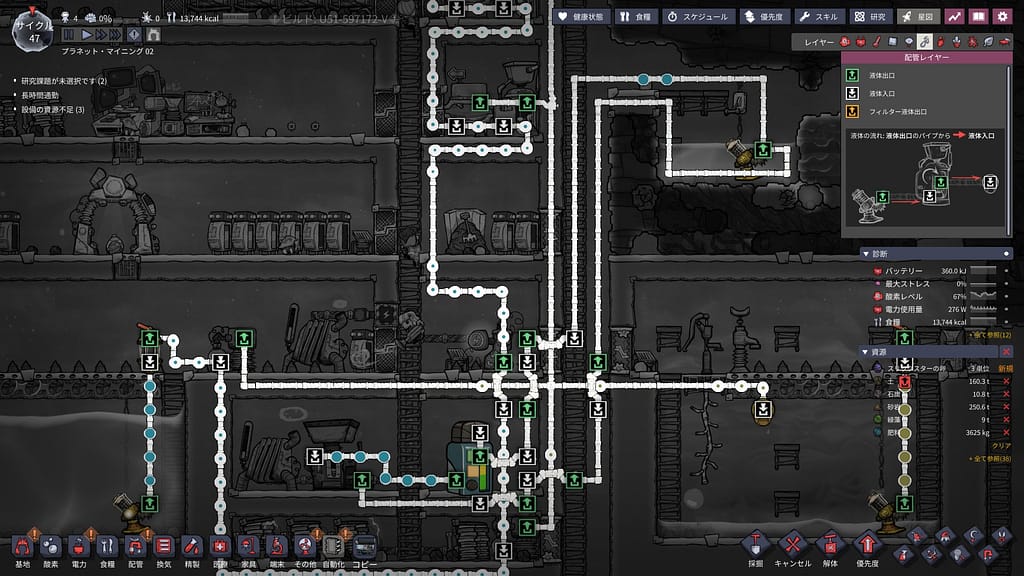1024x576 pixels.
Task: Toggle the red alert diamond button
Action: 134,35
